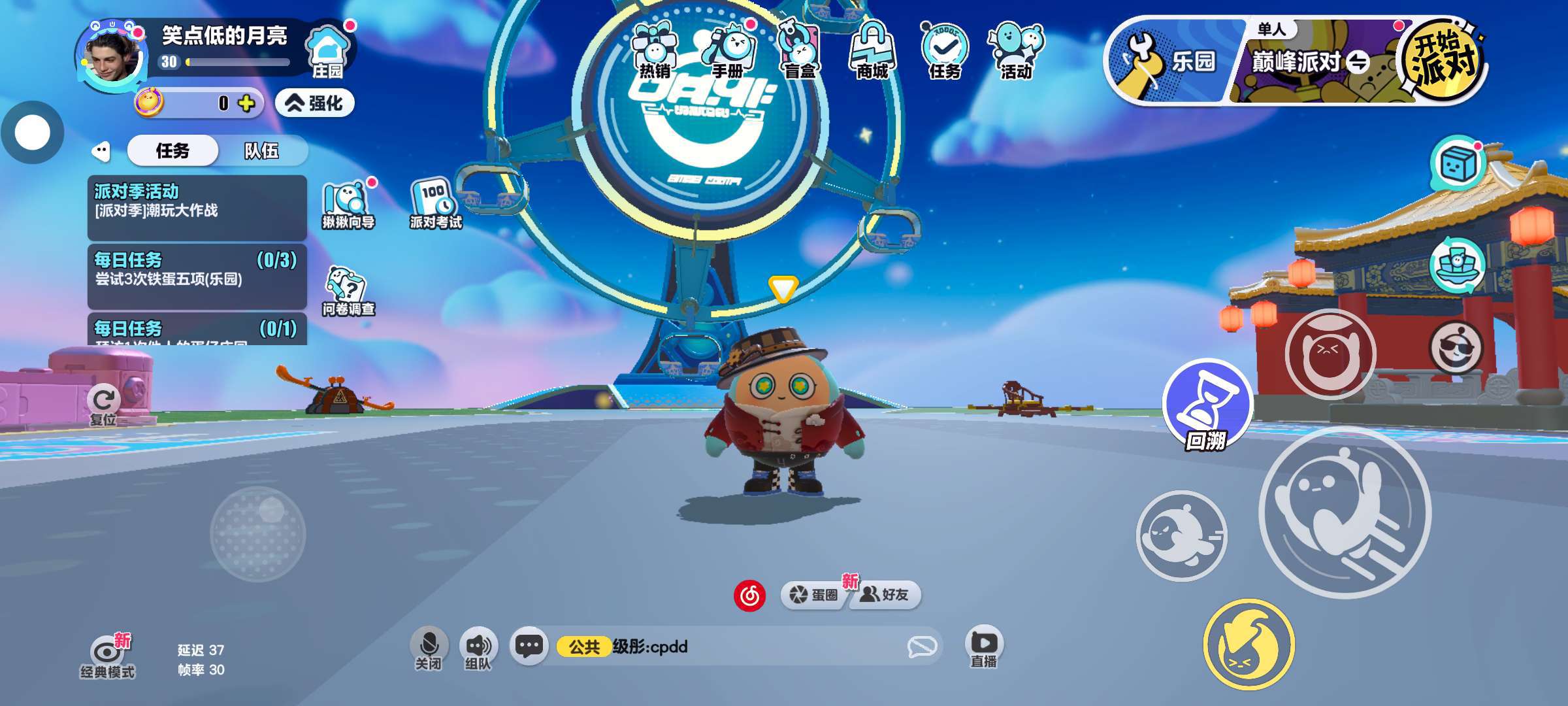
Task: Open the 手册 handbook icon
Action: coord(728,51)
